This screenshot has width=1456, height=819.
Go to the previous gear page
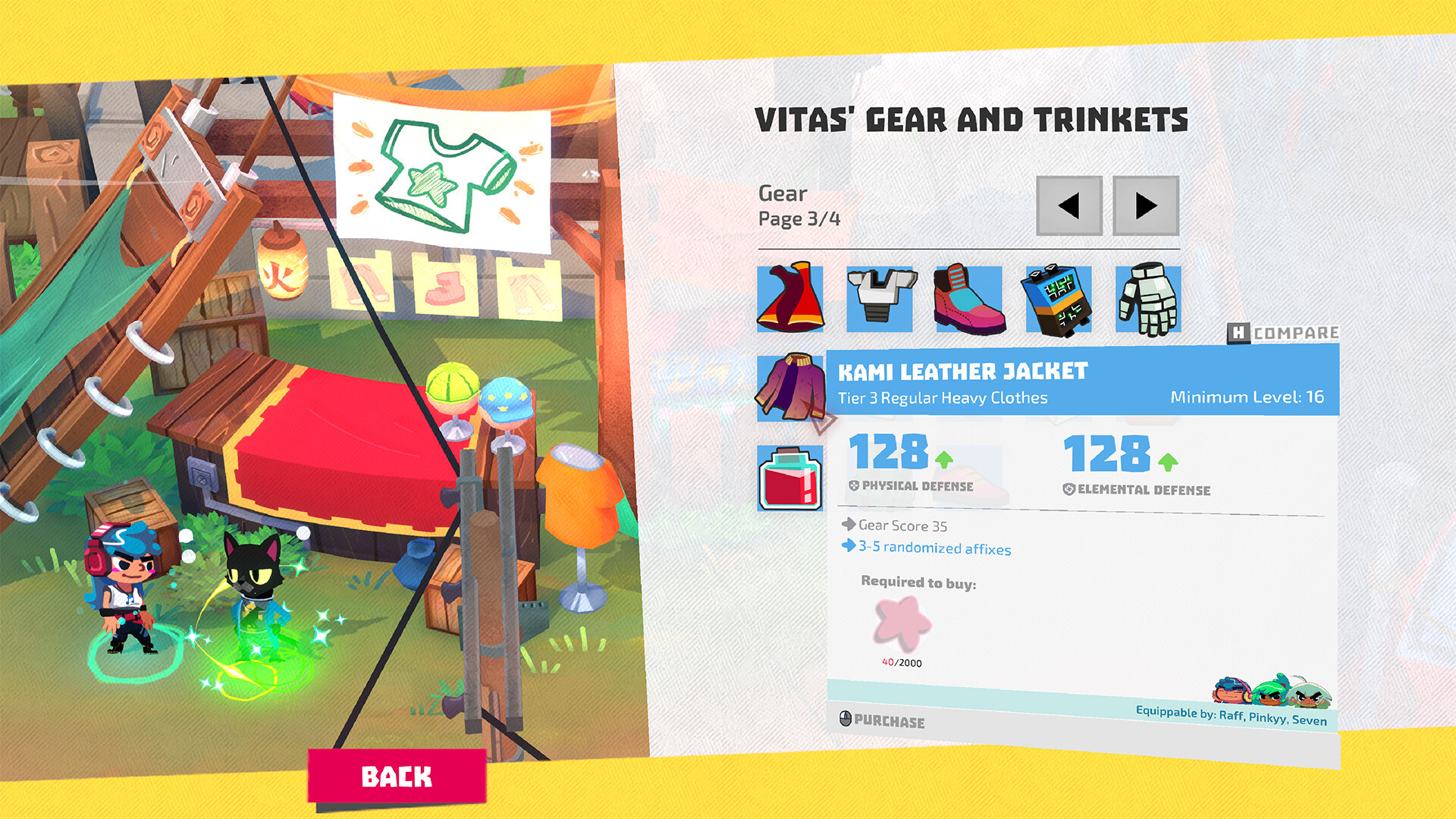tap(1070, 206)
